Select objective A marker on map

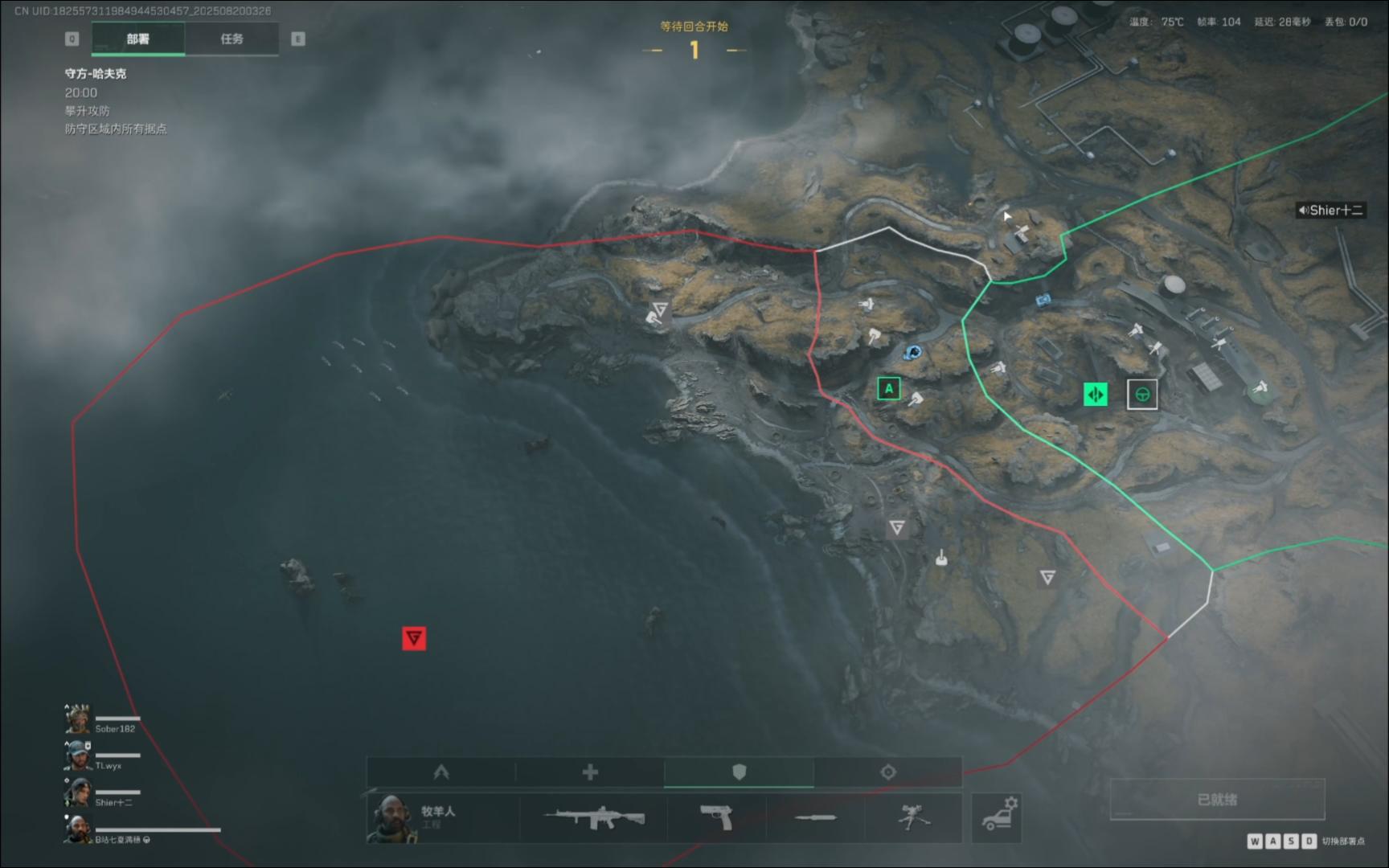click(x=888, y=389)
